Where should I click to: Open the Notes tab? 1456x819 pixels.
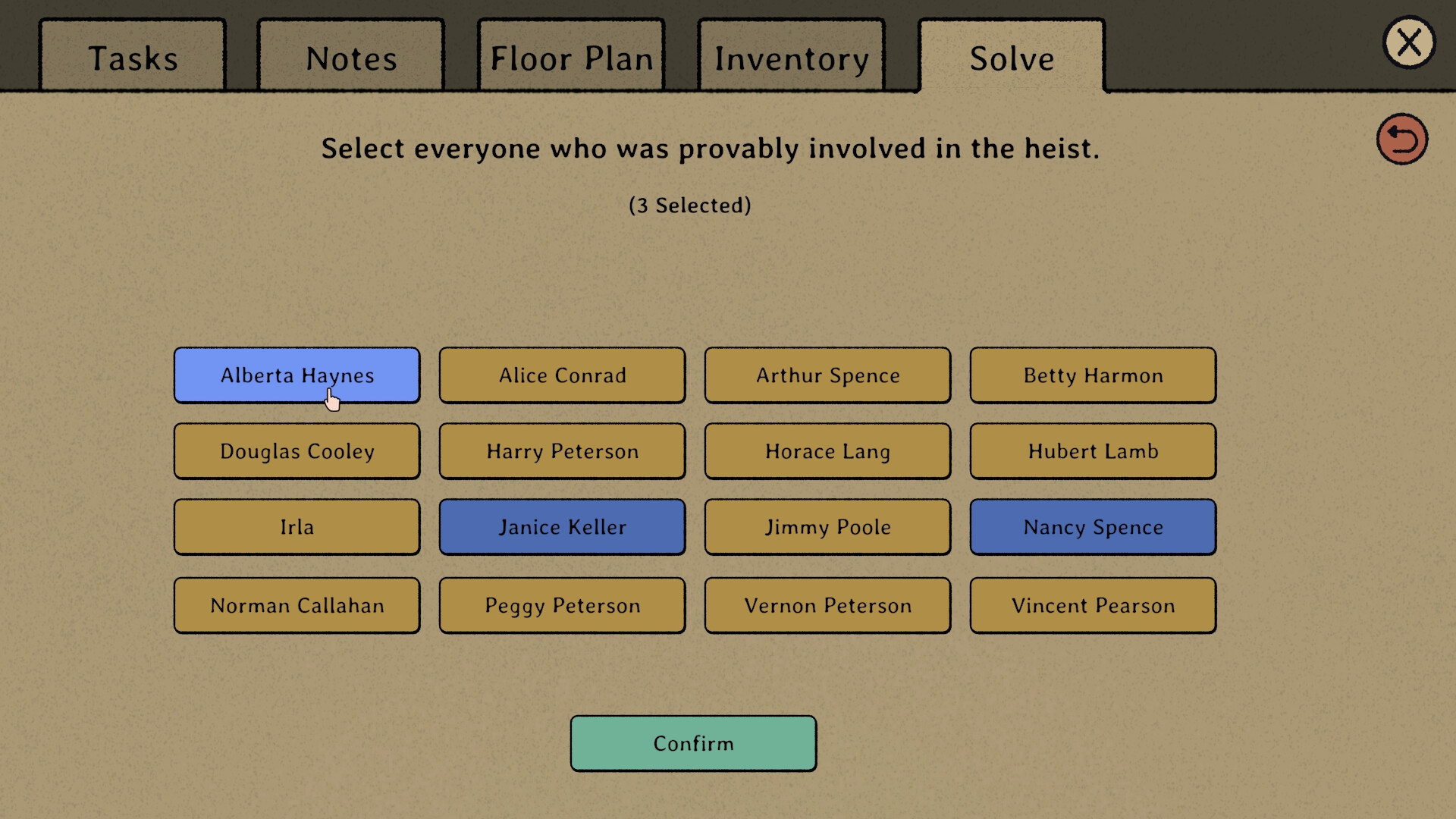(350, 57)
